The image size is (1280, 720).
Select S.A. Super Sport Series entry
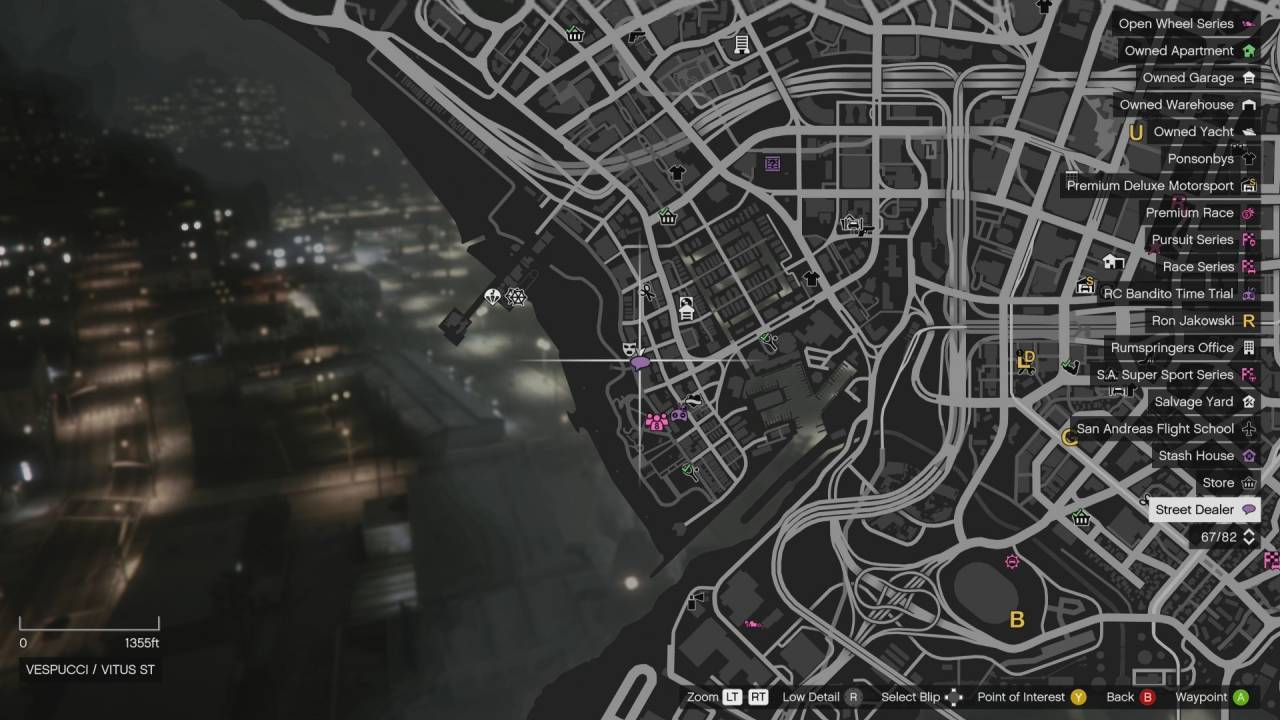coord(1174,375)
